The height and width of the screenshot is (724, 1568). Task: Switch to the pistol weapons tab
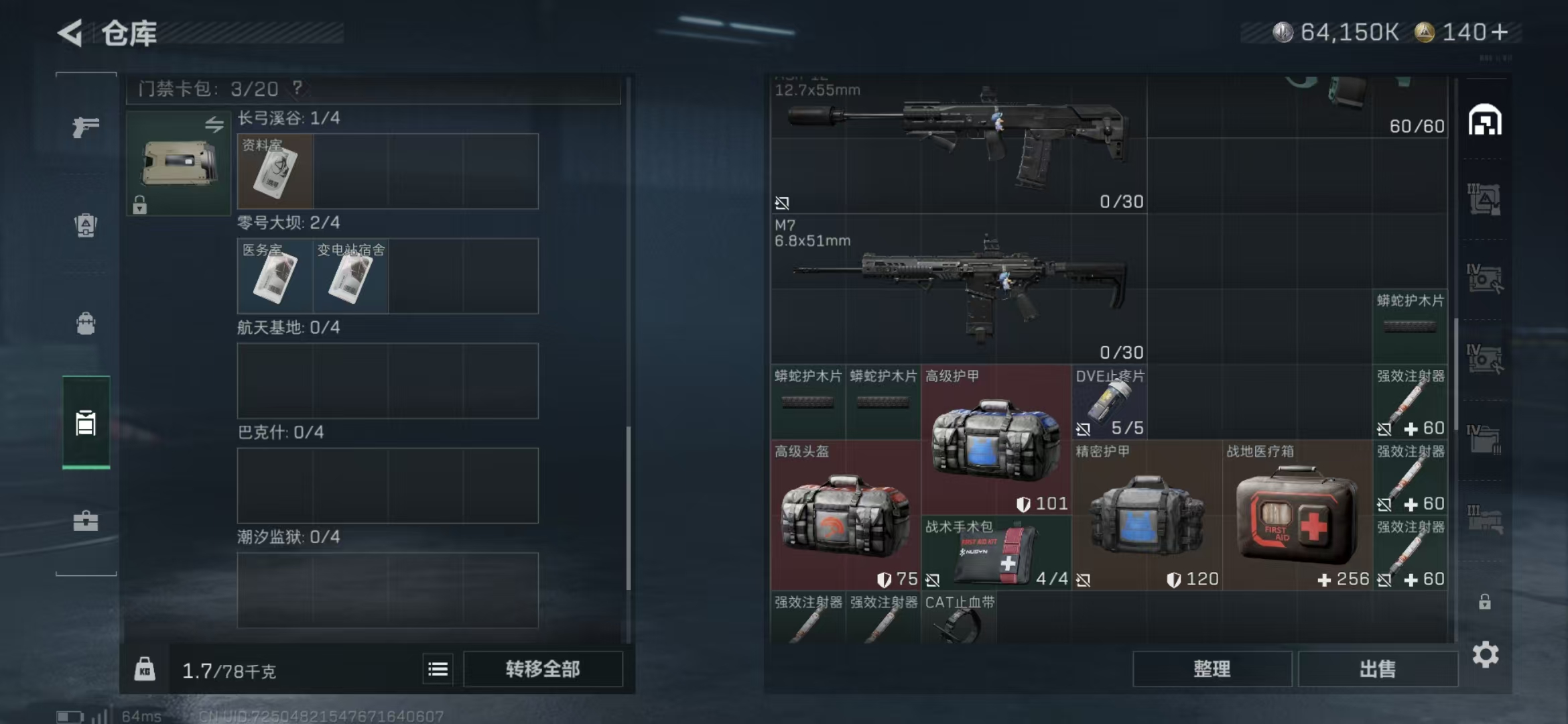(86, 126)
